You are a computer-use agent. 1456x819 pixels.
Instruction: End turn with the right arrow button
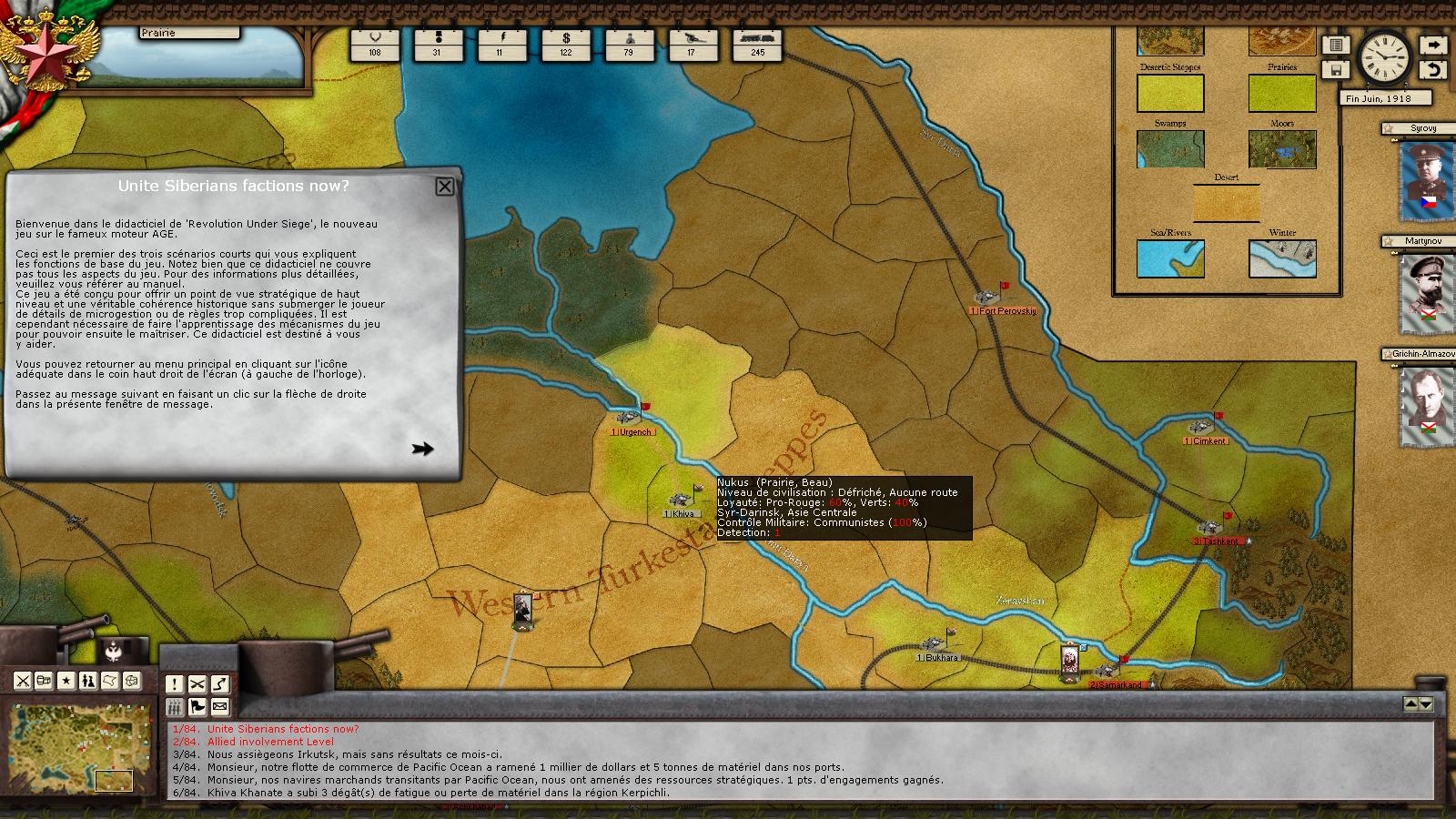(1432, 45)
